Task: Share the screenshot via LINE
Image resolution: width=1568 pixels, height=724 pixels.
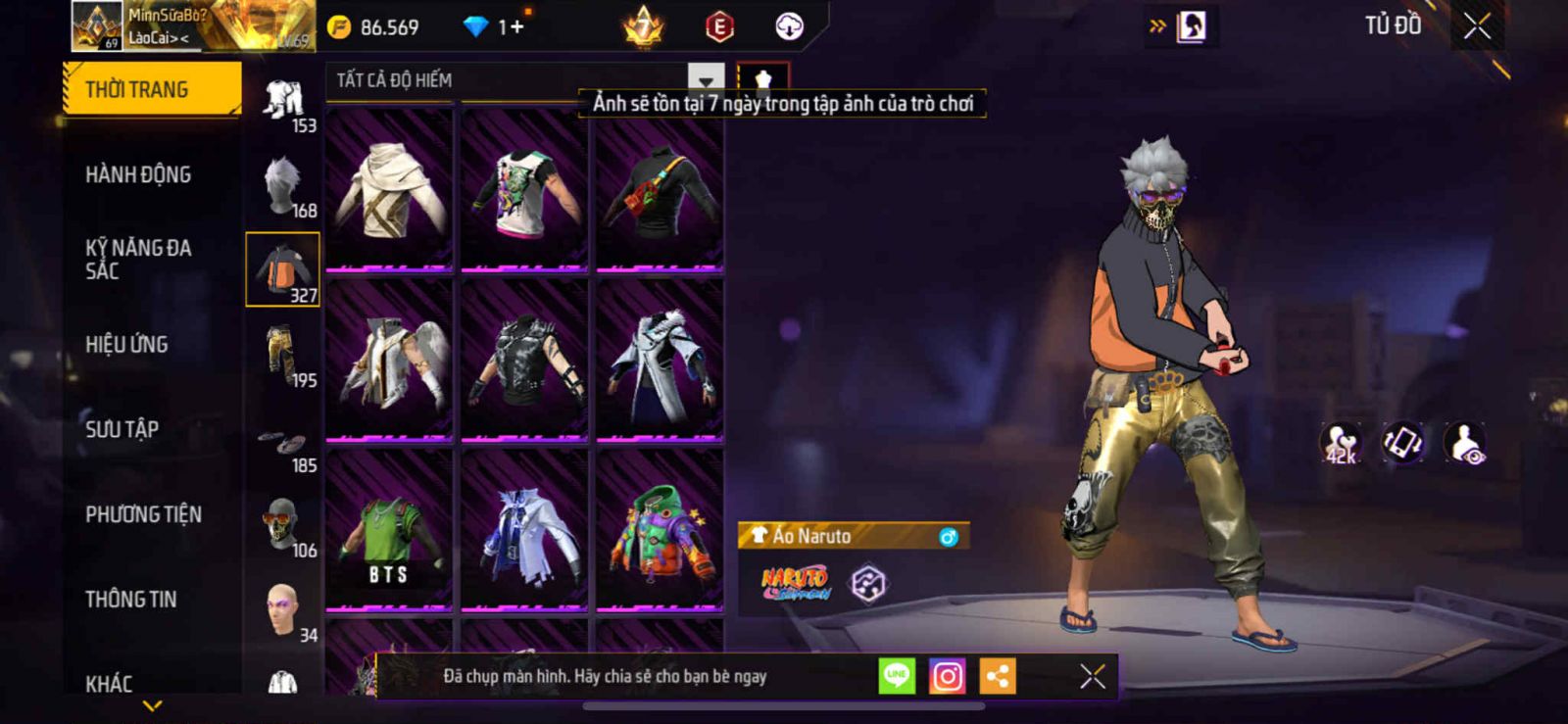Action: (897, 676)
